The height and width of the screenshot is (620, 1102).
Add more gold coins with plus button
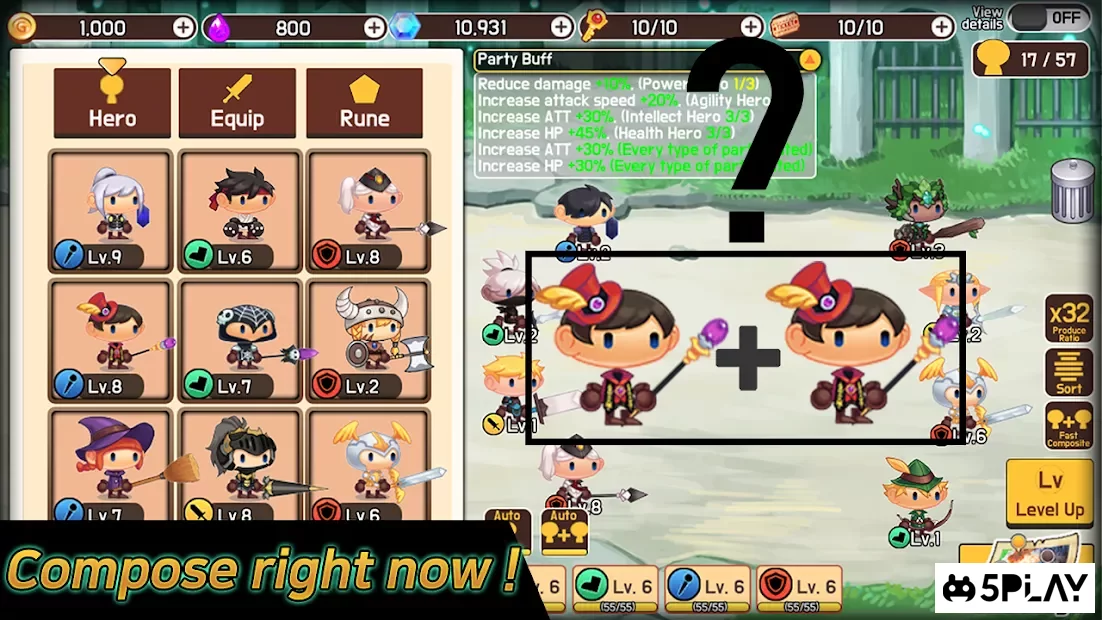point(184,27)
